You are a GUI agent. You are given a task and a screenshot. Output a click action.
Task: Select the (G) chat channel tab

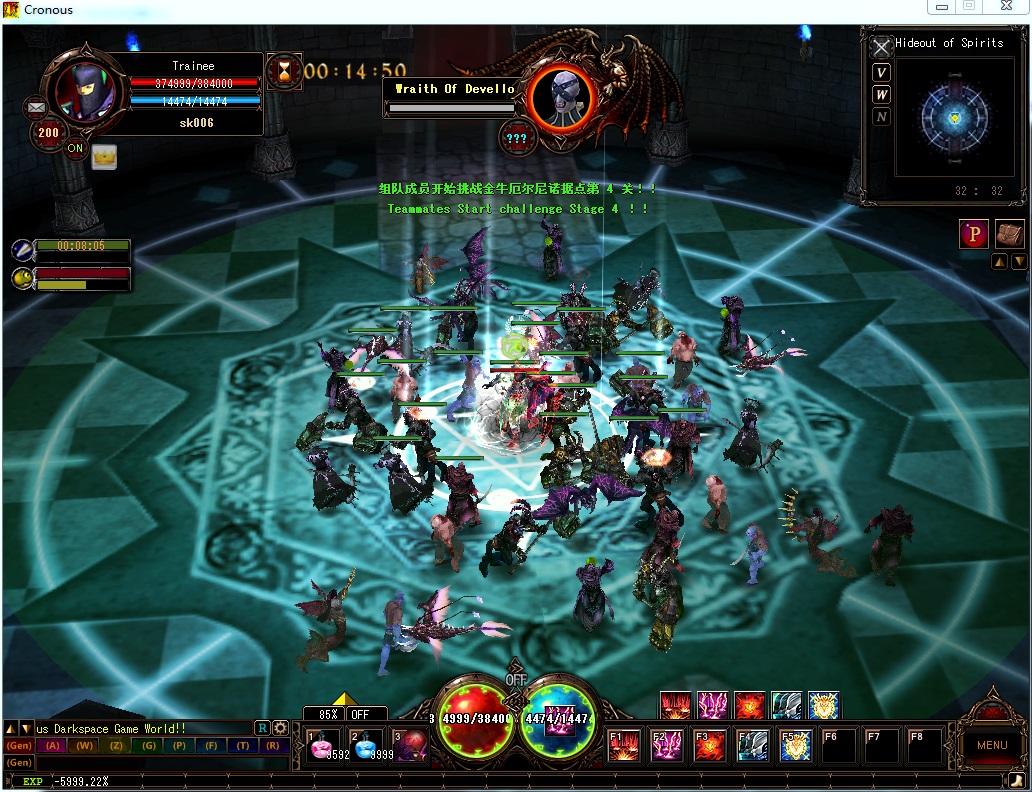tap(148, 746)
